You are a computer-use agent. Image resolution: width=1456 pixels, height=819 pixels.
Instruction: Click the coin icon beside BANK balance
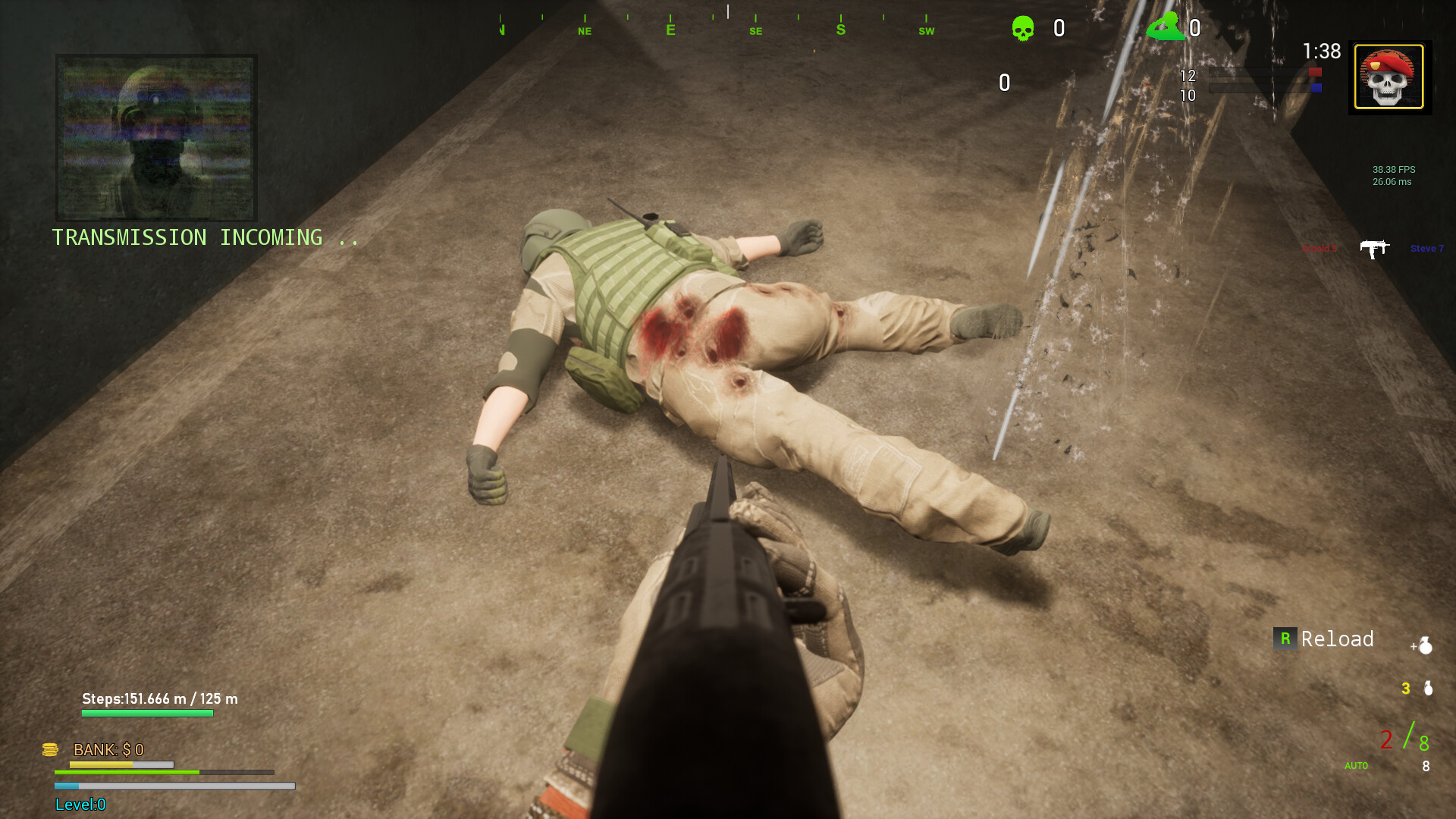click(x=51, y=750)
